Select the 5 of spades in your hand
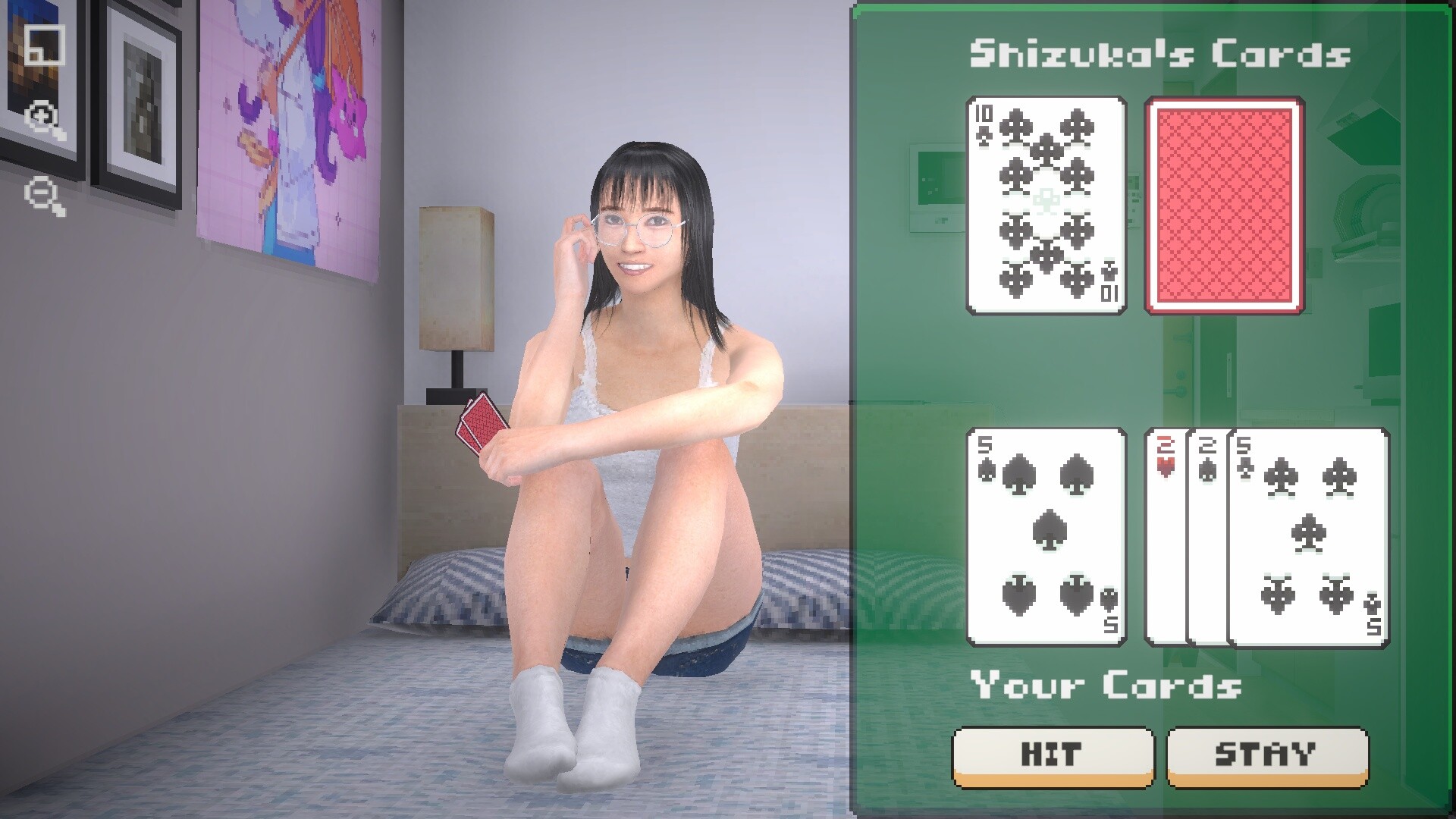Screen dimensions: 1456x819 pyautogui.click(x=1046, y=538)
